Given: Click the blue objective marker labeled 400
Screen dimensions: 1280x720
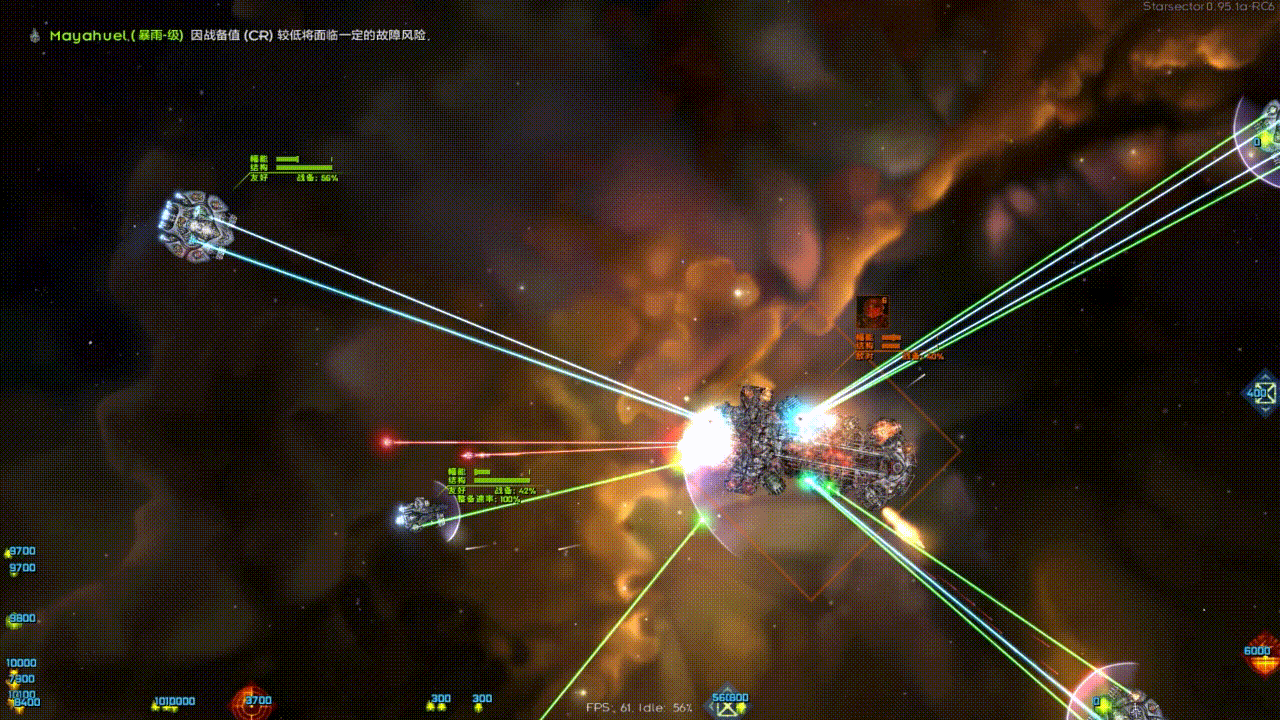Looking at the screenshot, I should (1260, 393).
